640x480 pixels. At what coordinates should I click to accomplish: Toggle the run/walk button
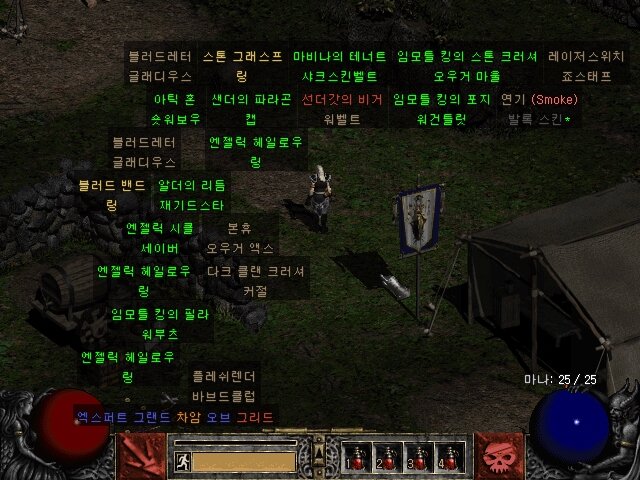click(183, 461)
